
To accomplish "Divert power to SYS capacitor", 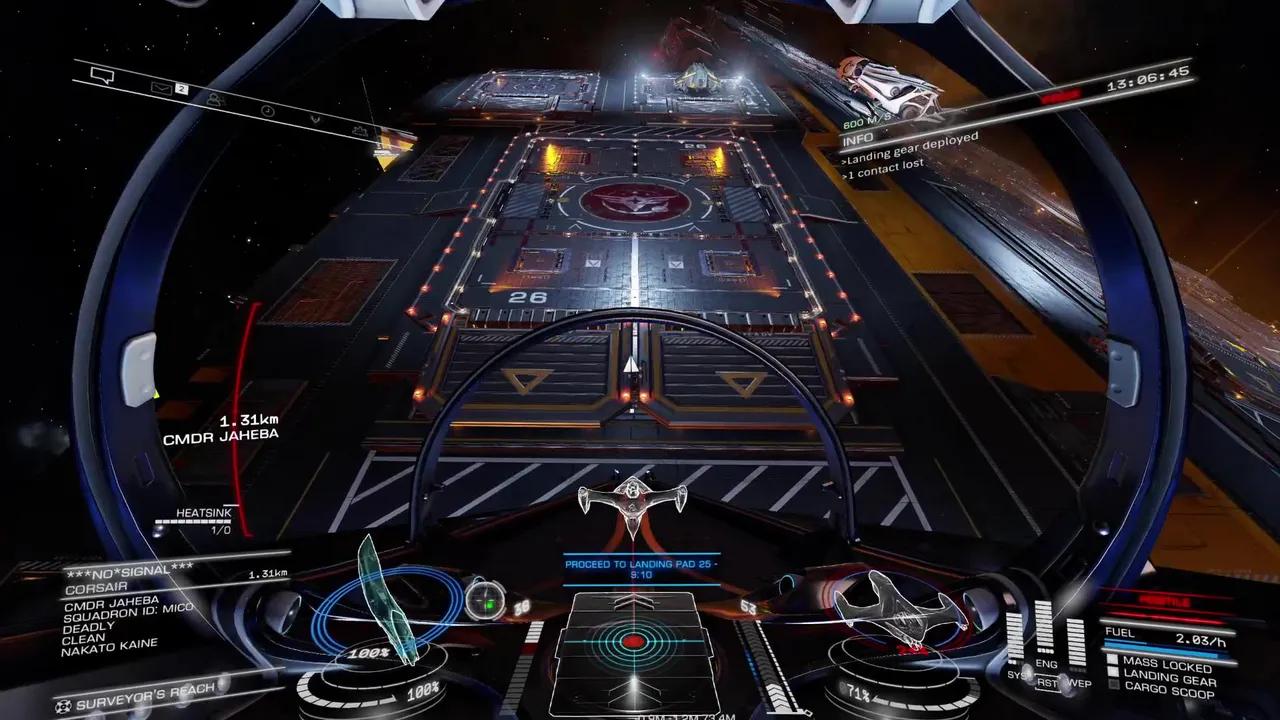I will click(x=1016, y=675).
